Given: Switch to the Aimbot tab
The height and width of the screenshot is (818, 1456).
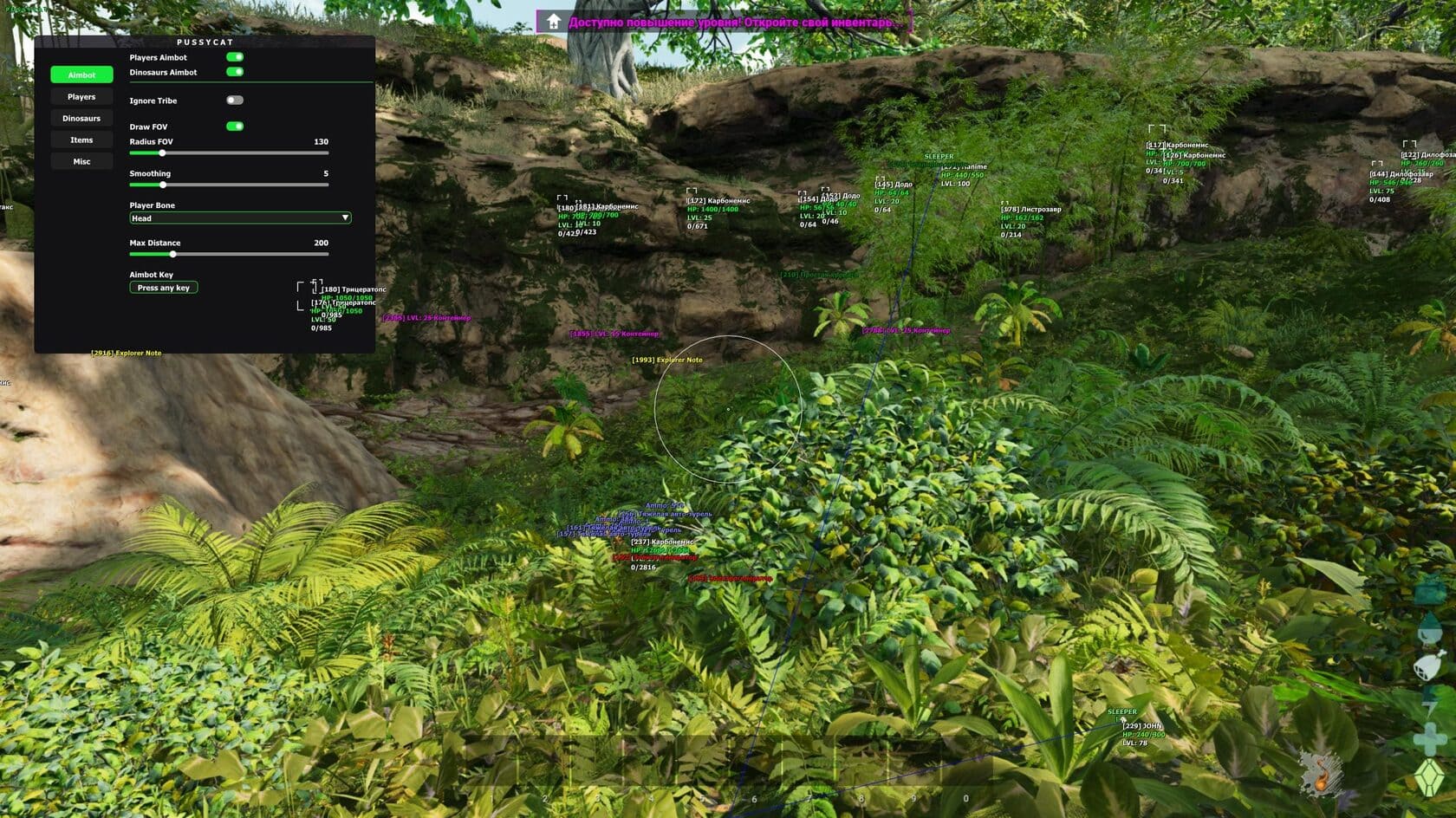Looking at the screenshot, I should (x=81, y=75).
